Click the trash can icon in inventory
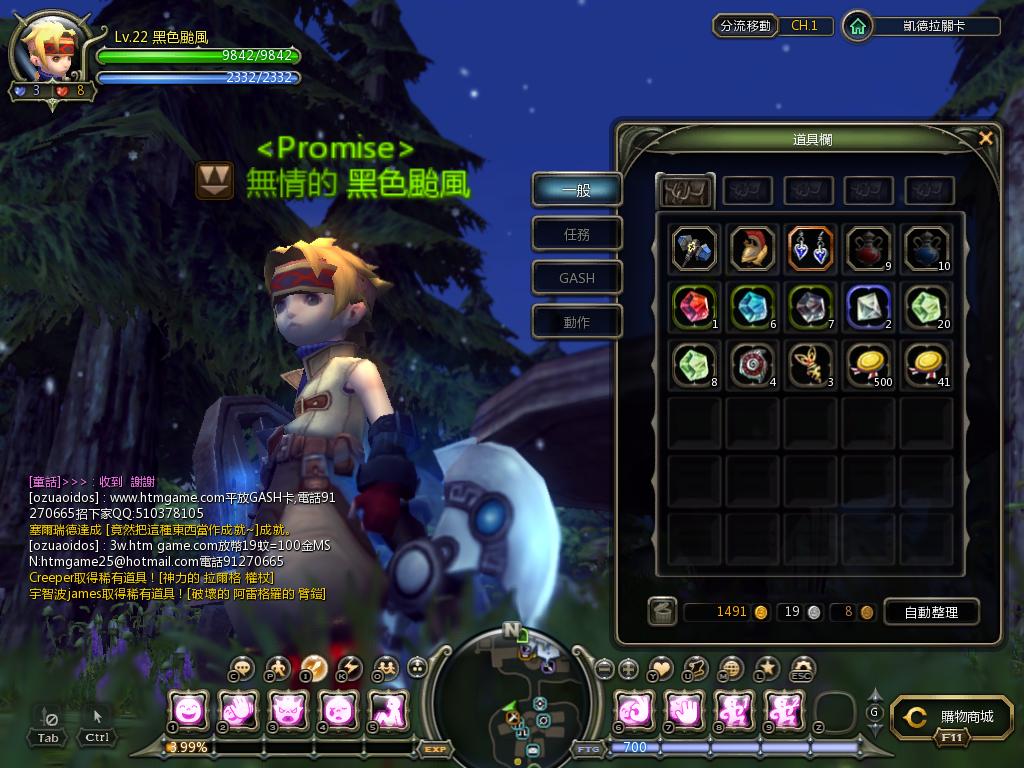Viewport: 1024px width, 768px height. tap(662, 611)
